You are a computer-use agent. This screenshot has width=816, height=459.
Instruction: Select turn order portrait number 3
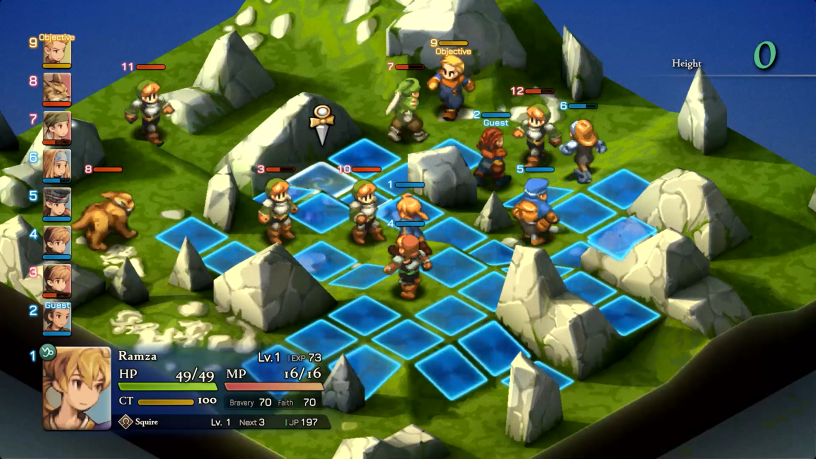[x=57, y=280]
